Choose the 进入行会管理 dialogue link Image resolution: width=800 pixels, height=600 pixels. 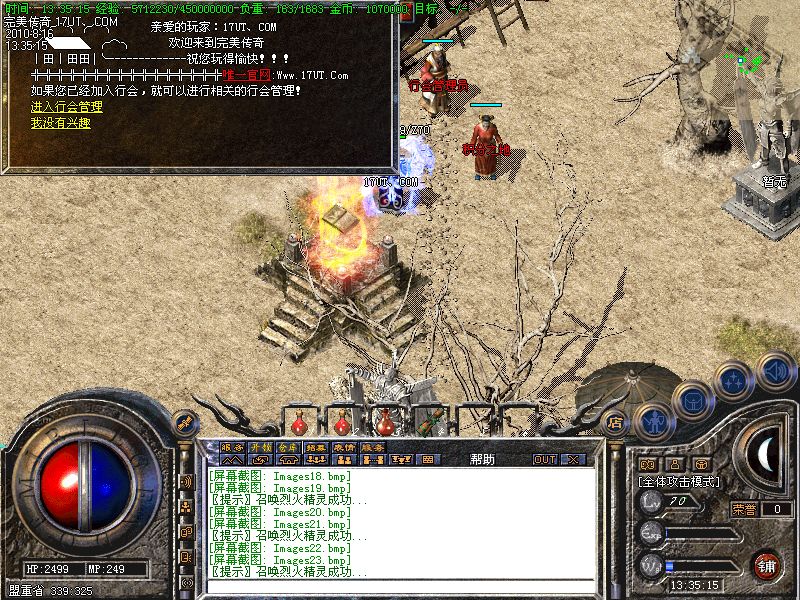click(66, 107)
